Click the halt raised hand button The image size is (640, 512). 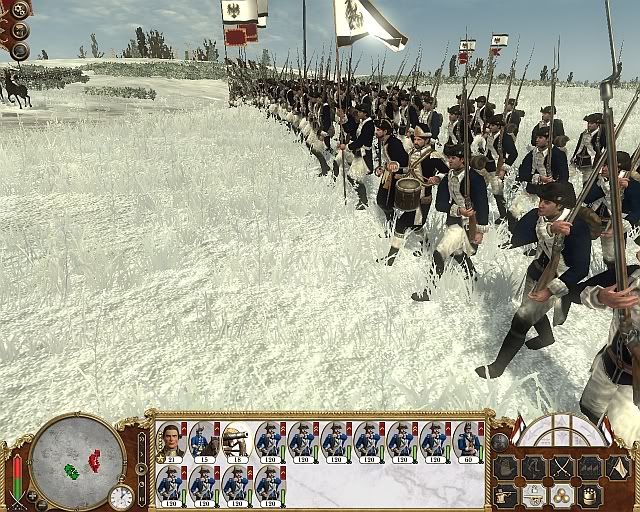click(506, 467)
